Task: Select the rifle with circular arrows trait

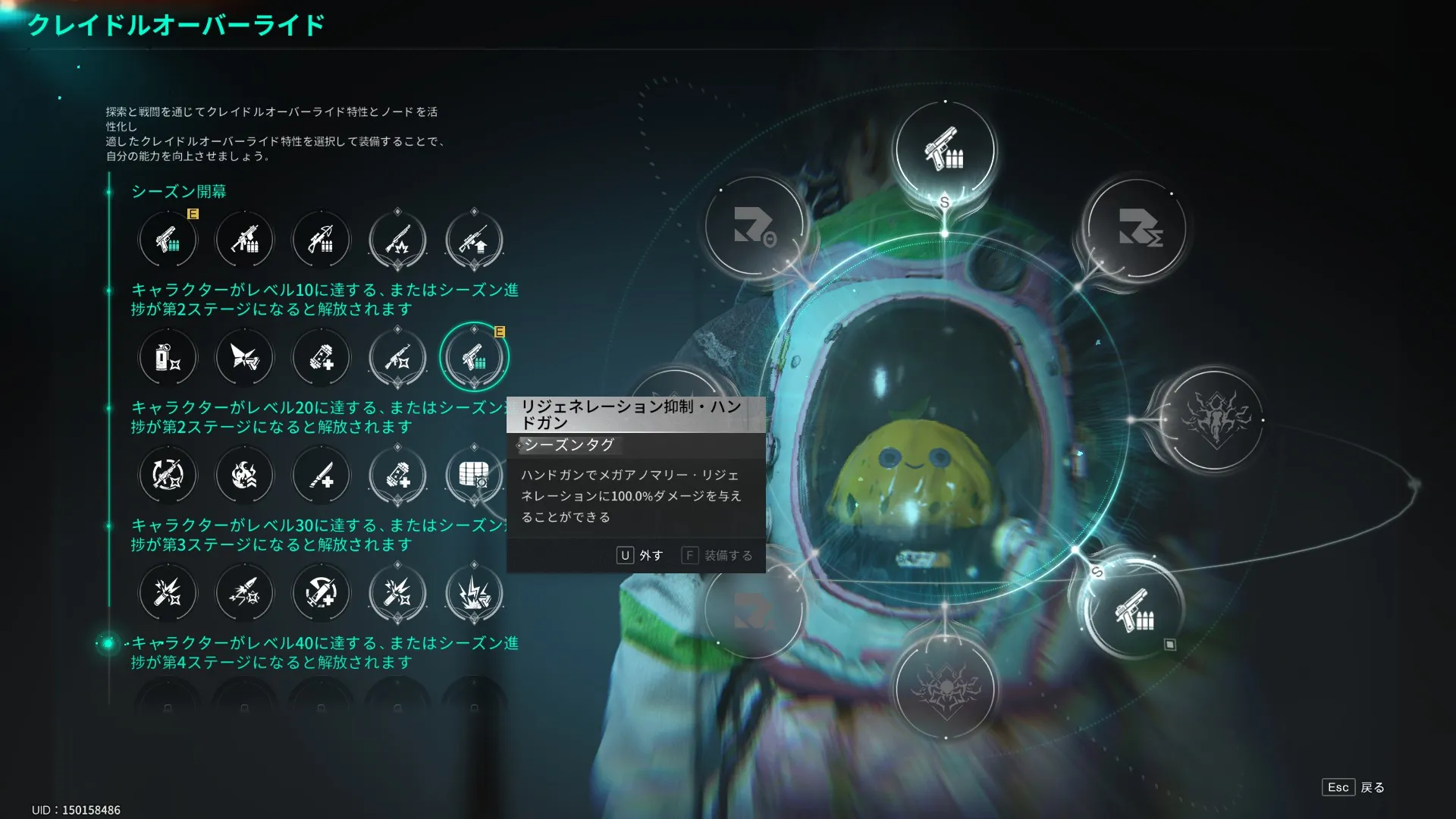Action: point(168,475)
